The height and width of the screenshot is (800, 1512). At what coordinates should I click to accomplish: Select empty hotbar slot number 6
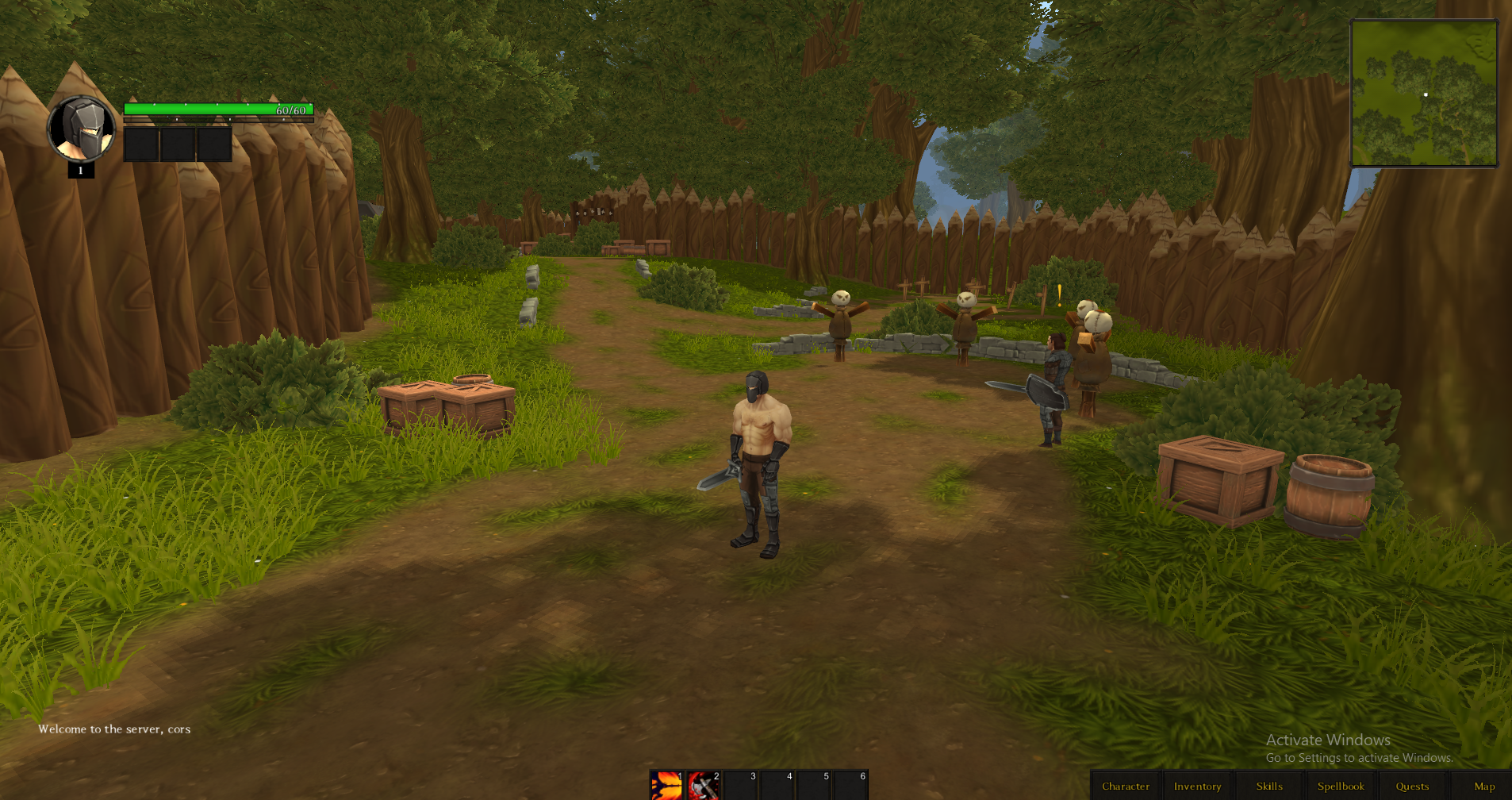[x=850, y=785]
